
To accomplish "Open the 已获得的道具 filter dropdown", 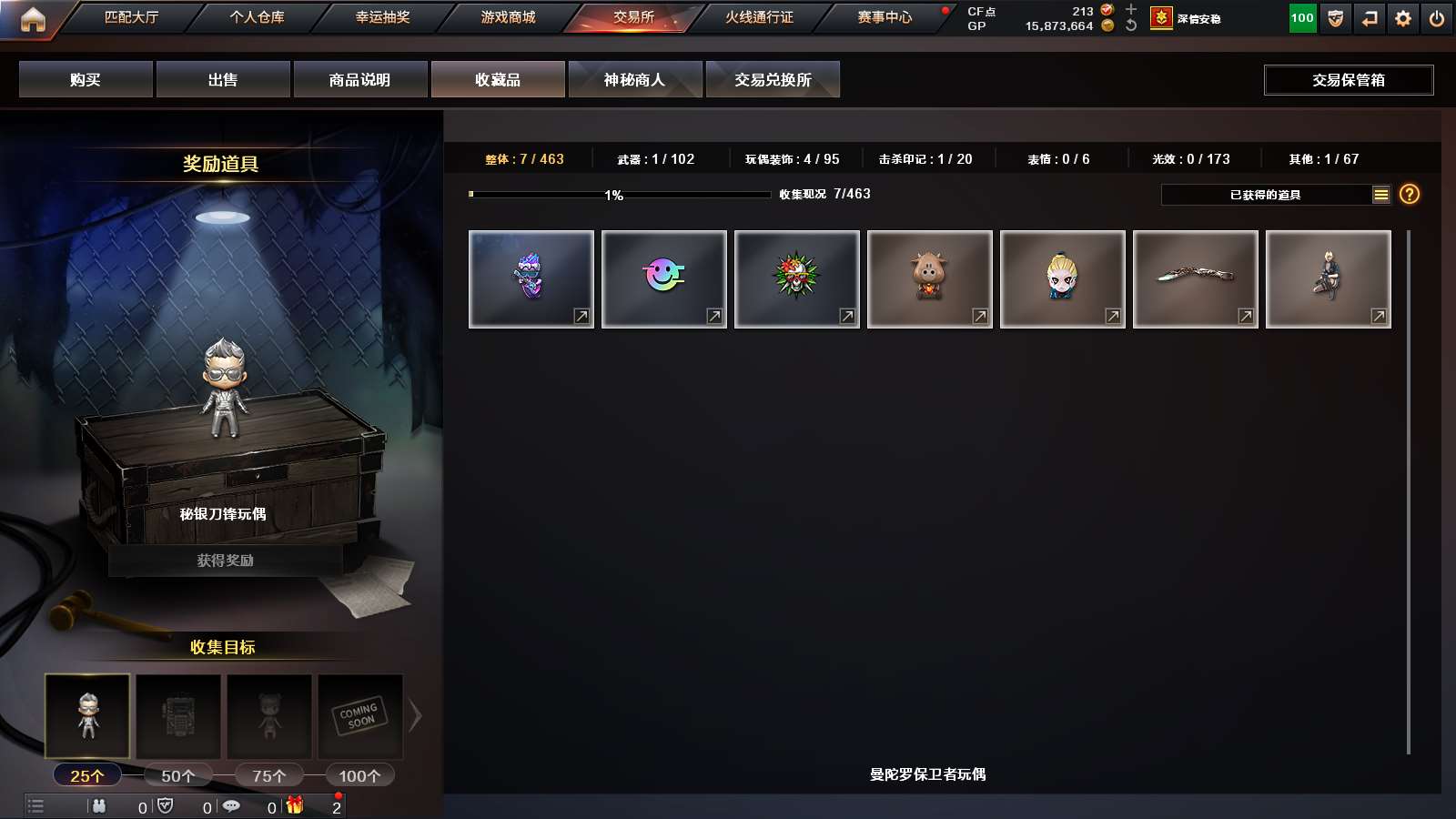I will [1265, 194].
